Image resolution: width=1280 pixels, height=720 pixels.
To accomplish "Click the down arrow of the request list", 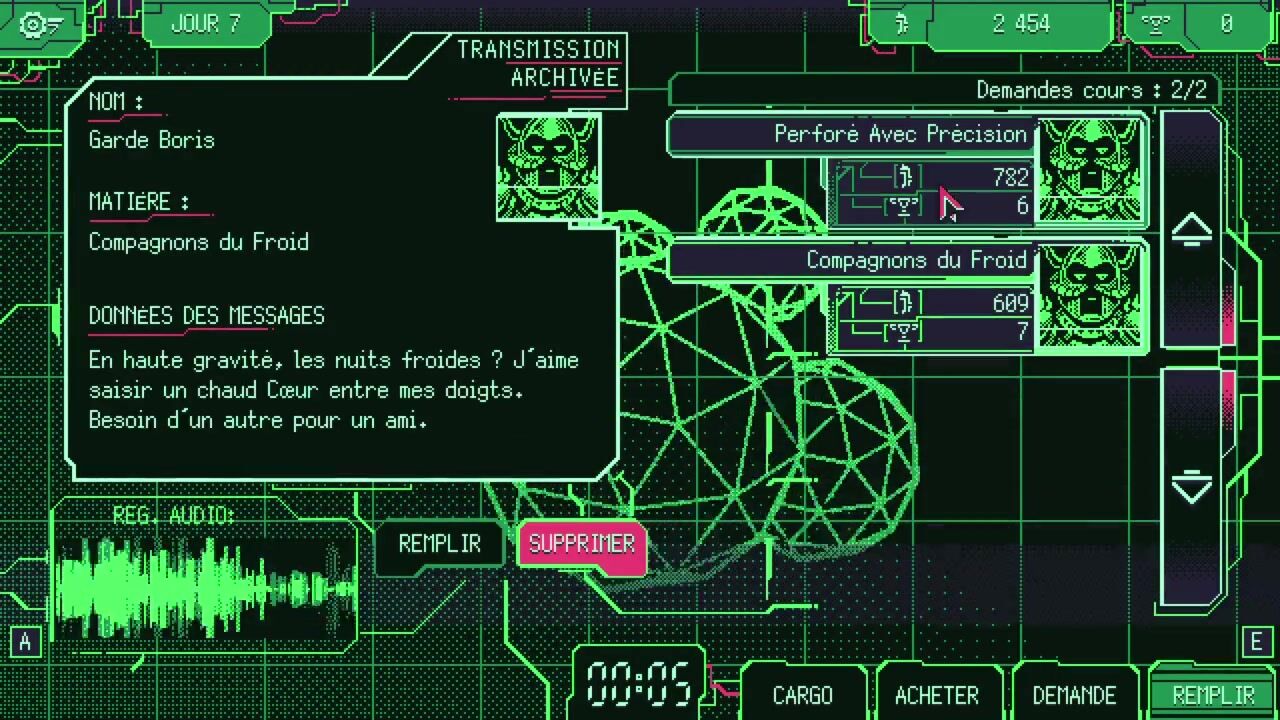I will [1191, 487].
